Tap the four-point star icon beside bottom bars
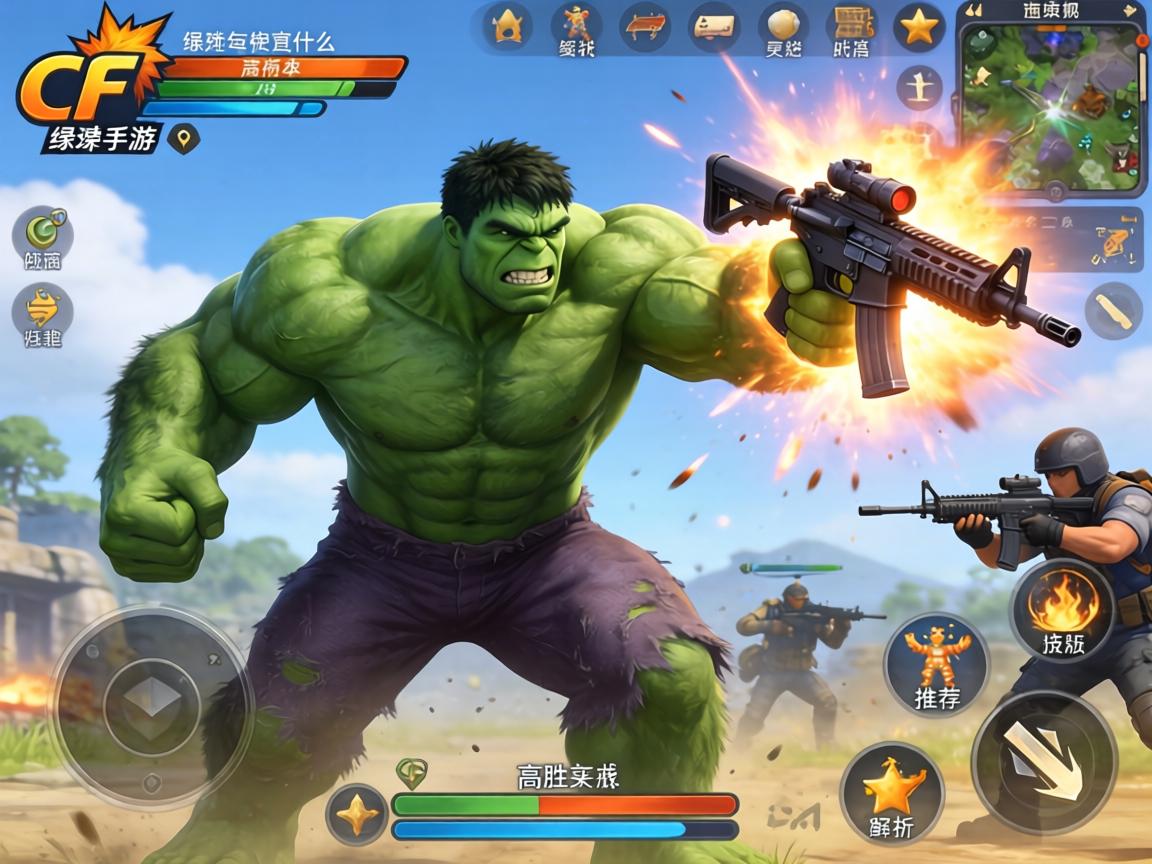This screenshot has height=864, width=1152. 357,814
